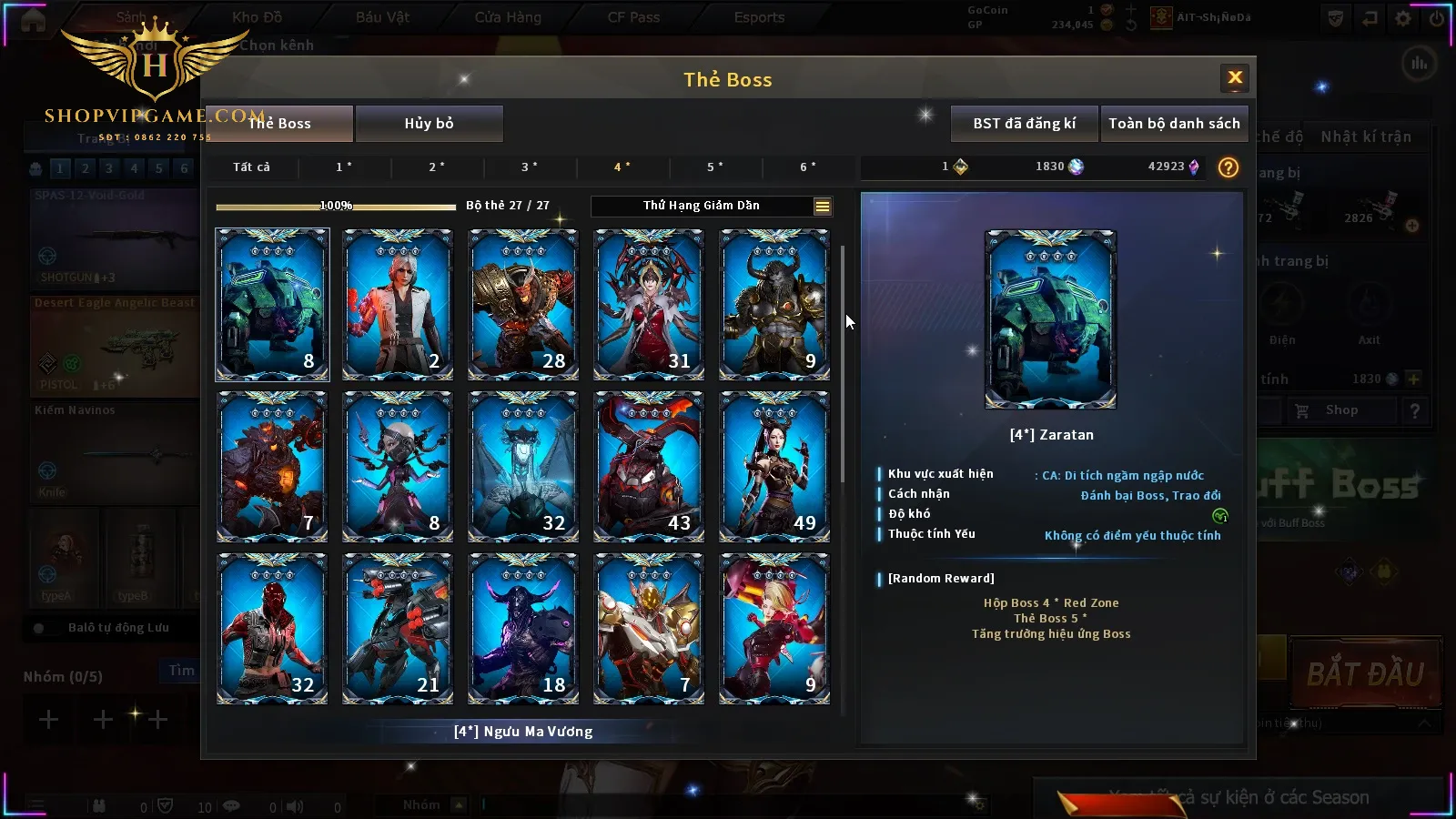Choose the red dragon card with count 43
The width and height of the screenshot is (1456, 819).
(649, 467)
